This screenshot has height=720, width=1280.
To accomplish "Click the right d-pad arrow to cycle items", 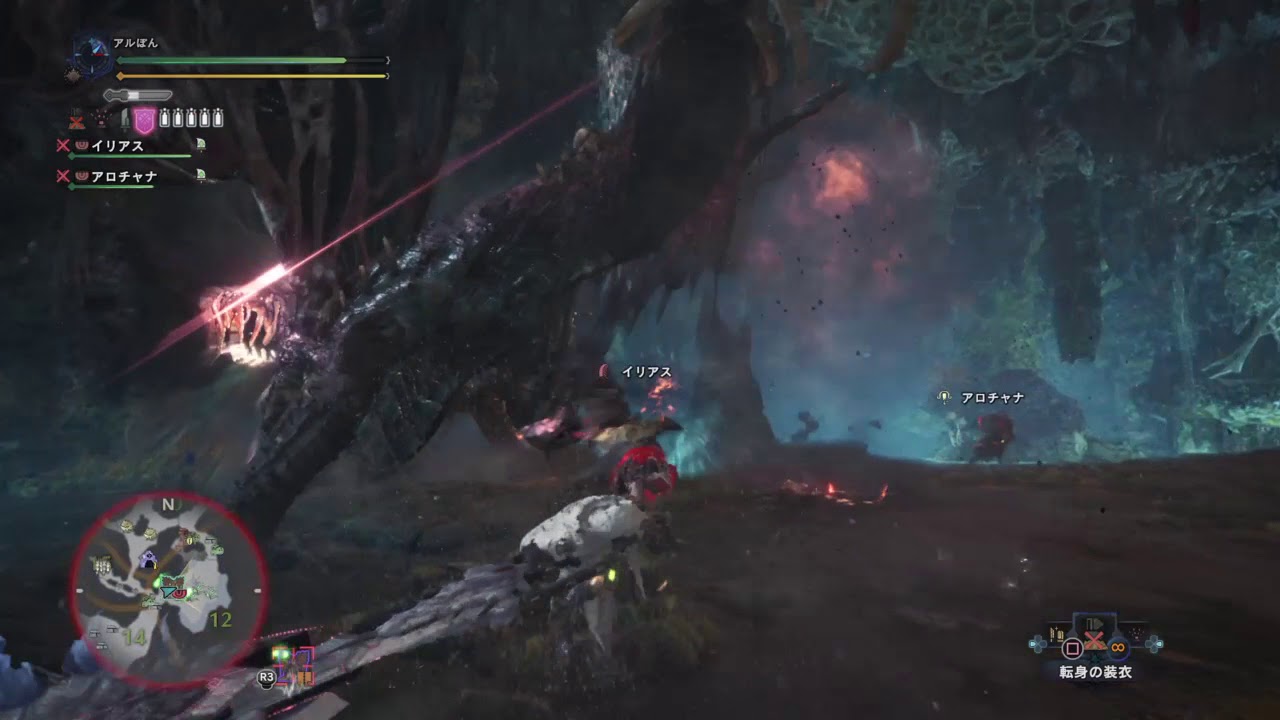I will 1159,643.
